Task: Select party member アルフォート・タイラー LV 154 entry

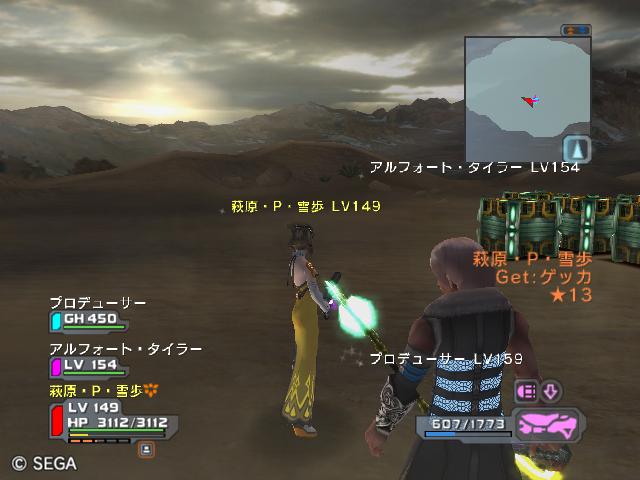Action: tap(90, 365)
